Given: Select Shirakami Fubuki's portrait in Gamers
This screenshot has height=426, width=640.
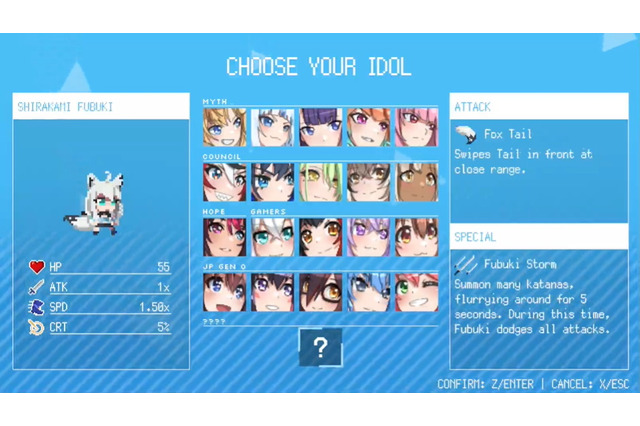Looking at the screenshot, I should coord(272,238).
